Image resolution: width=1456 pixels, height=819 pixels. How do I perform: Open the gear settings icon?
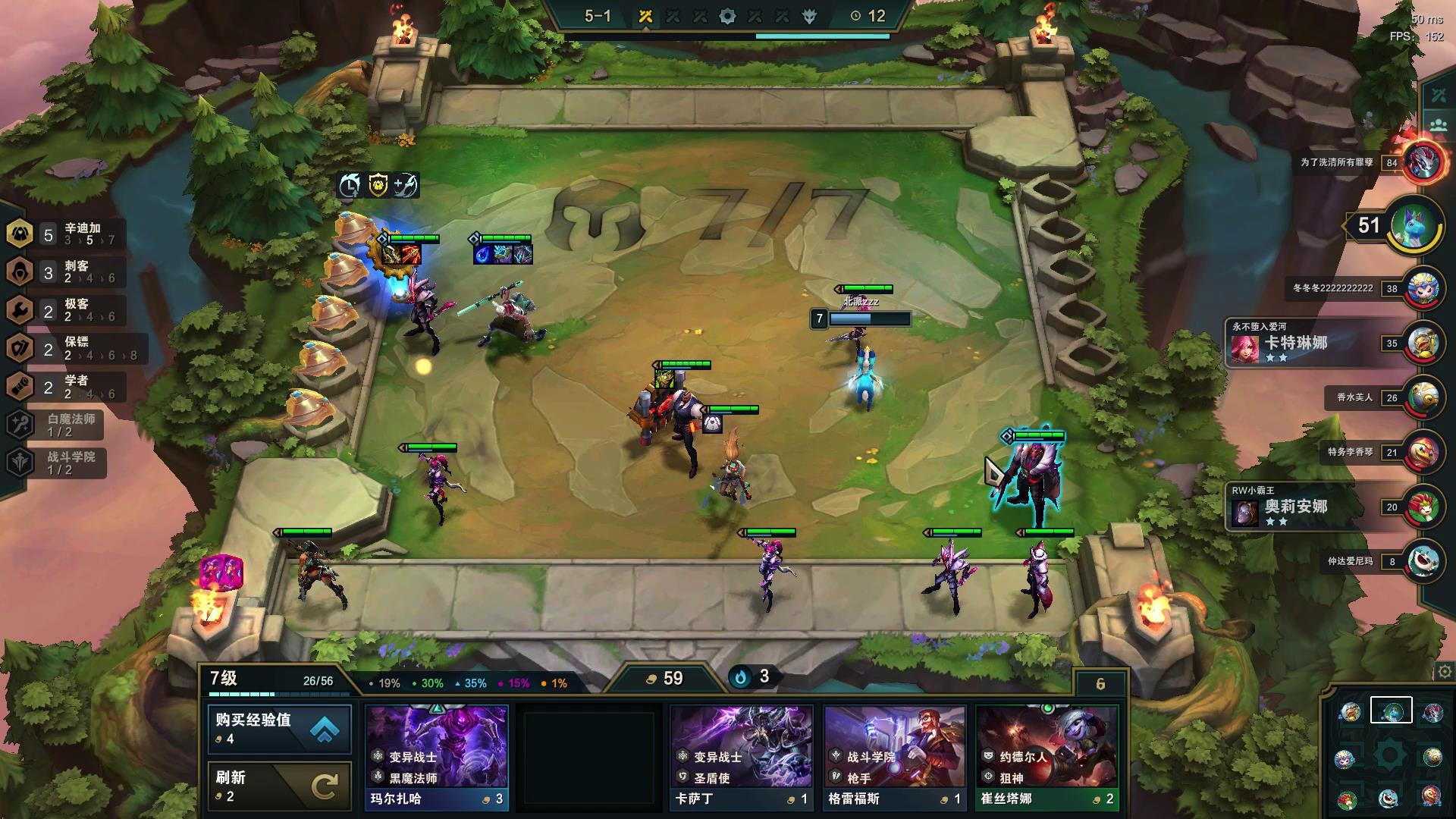[x=1444, y=672]
